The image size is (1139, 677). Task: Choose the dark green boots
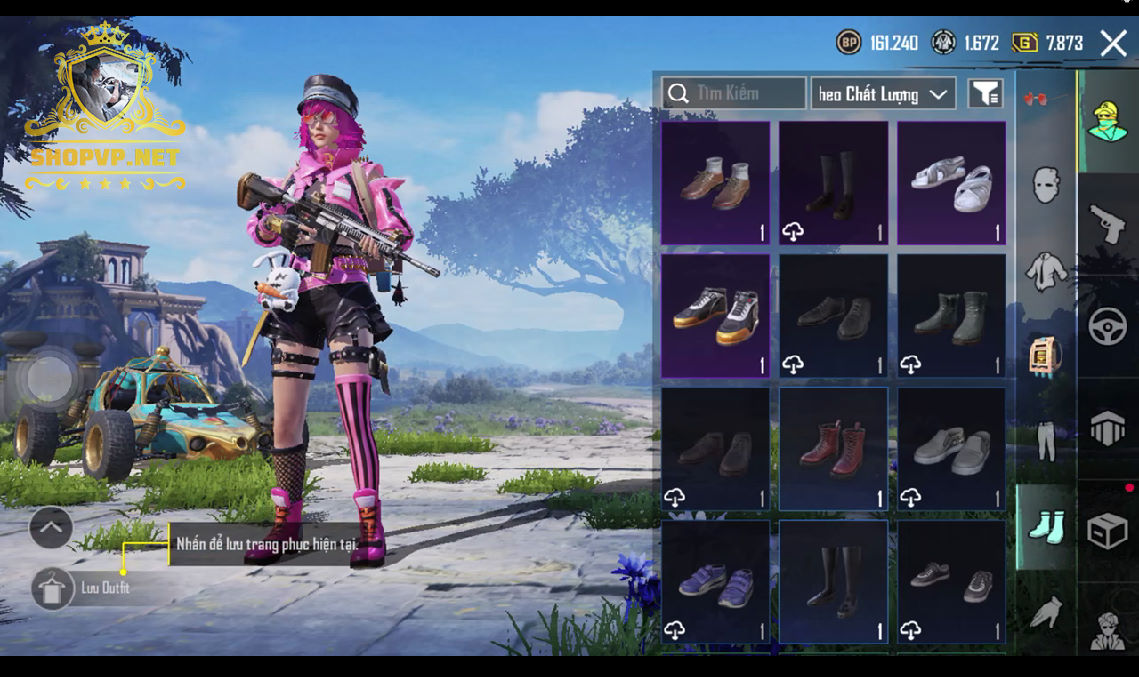point(951,315)
